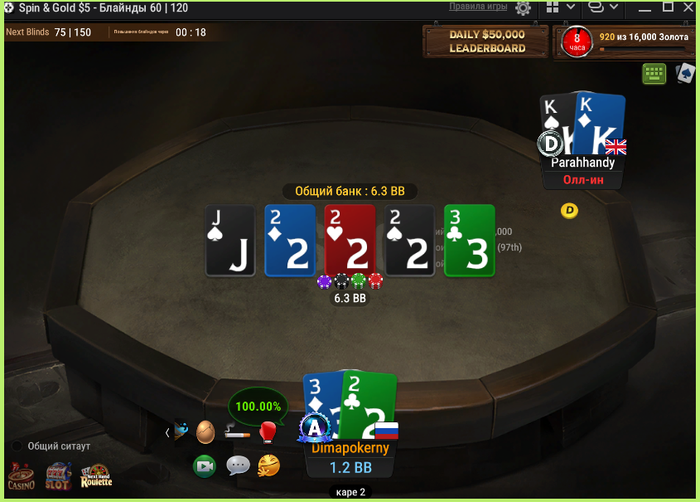
Task: Minimize the poker table window
Action: 641,8
